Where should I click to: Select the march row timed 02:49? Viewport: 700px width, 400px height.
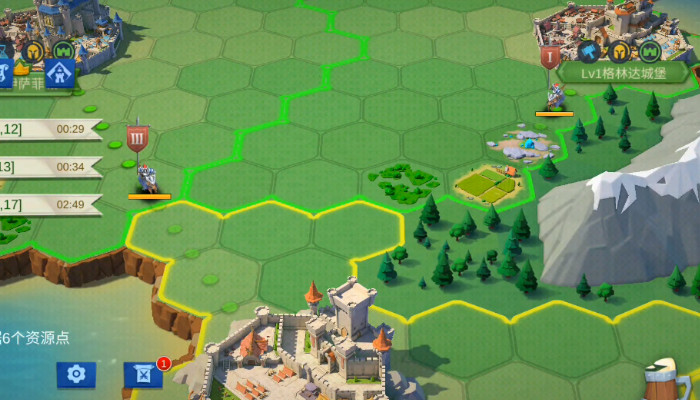pyautogui.click(x=50, y=204)
